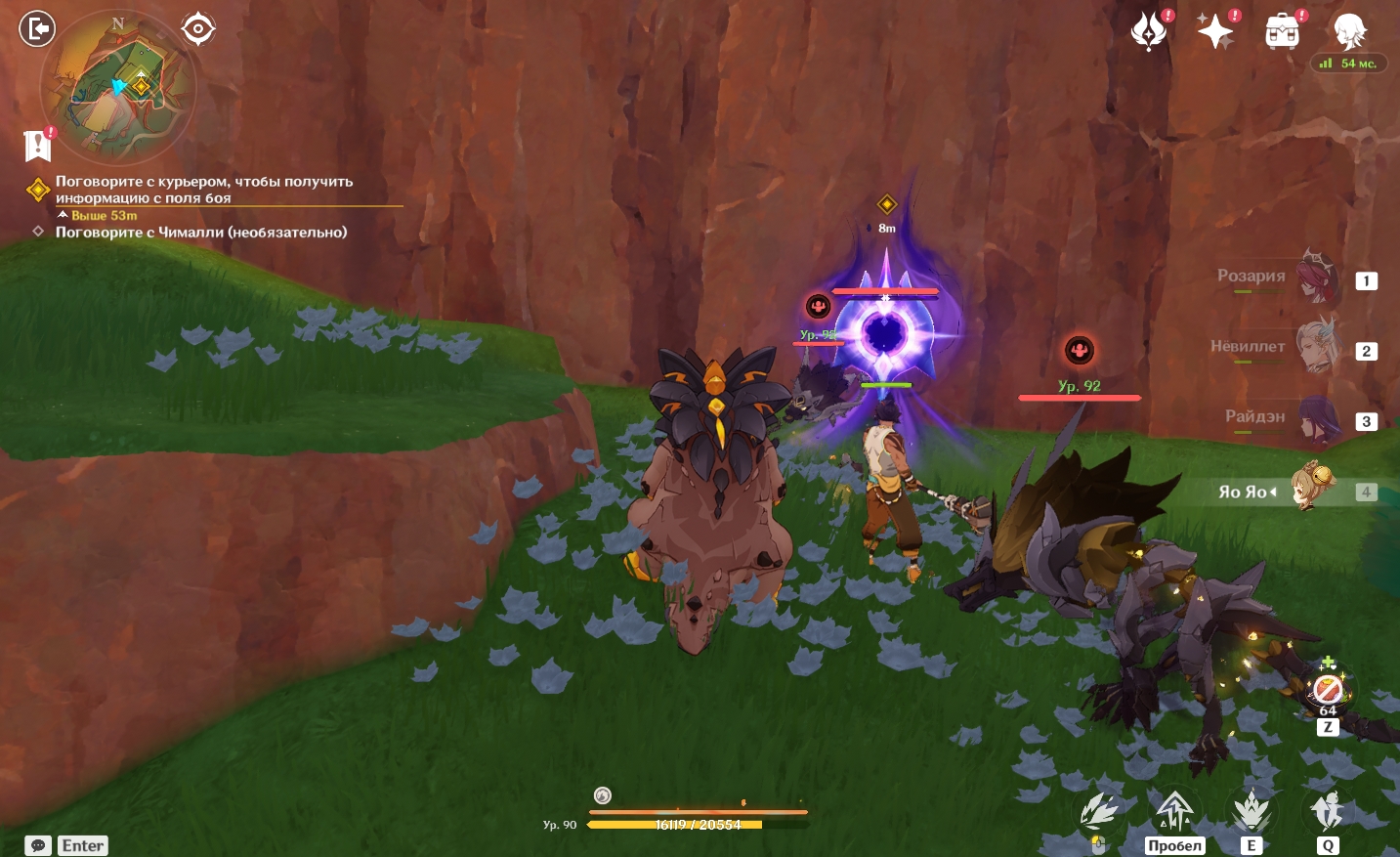Open the quest journal bookmark icon
Screen dimensions: 1400x857
click(37, 146)
